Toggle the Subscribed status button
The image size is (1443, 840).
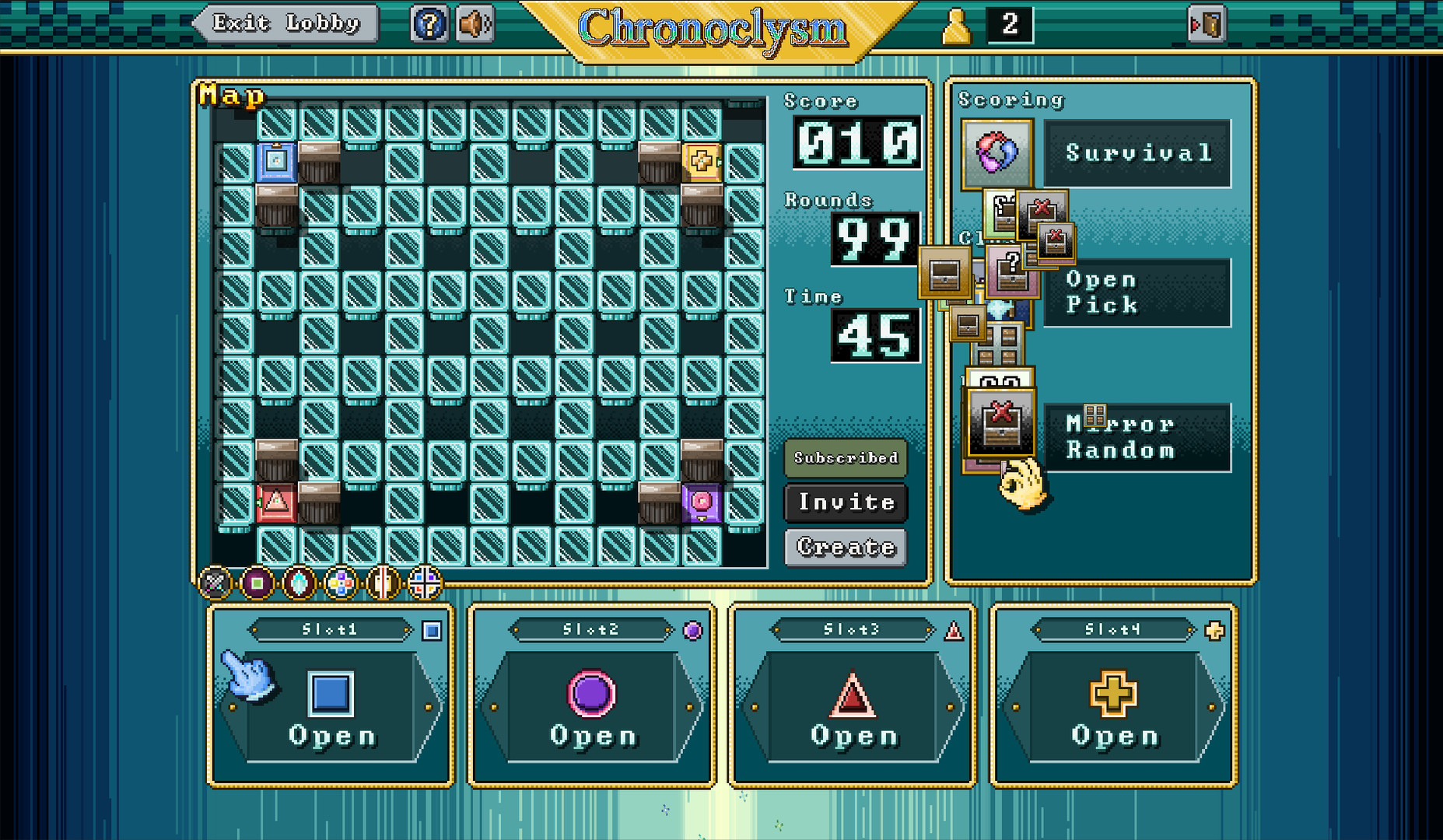click(845, 458)
